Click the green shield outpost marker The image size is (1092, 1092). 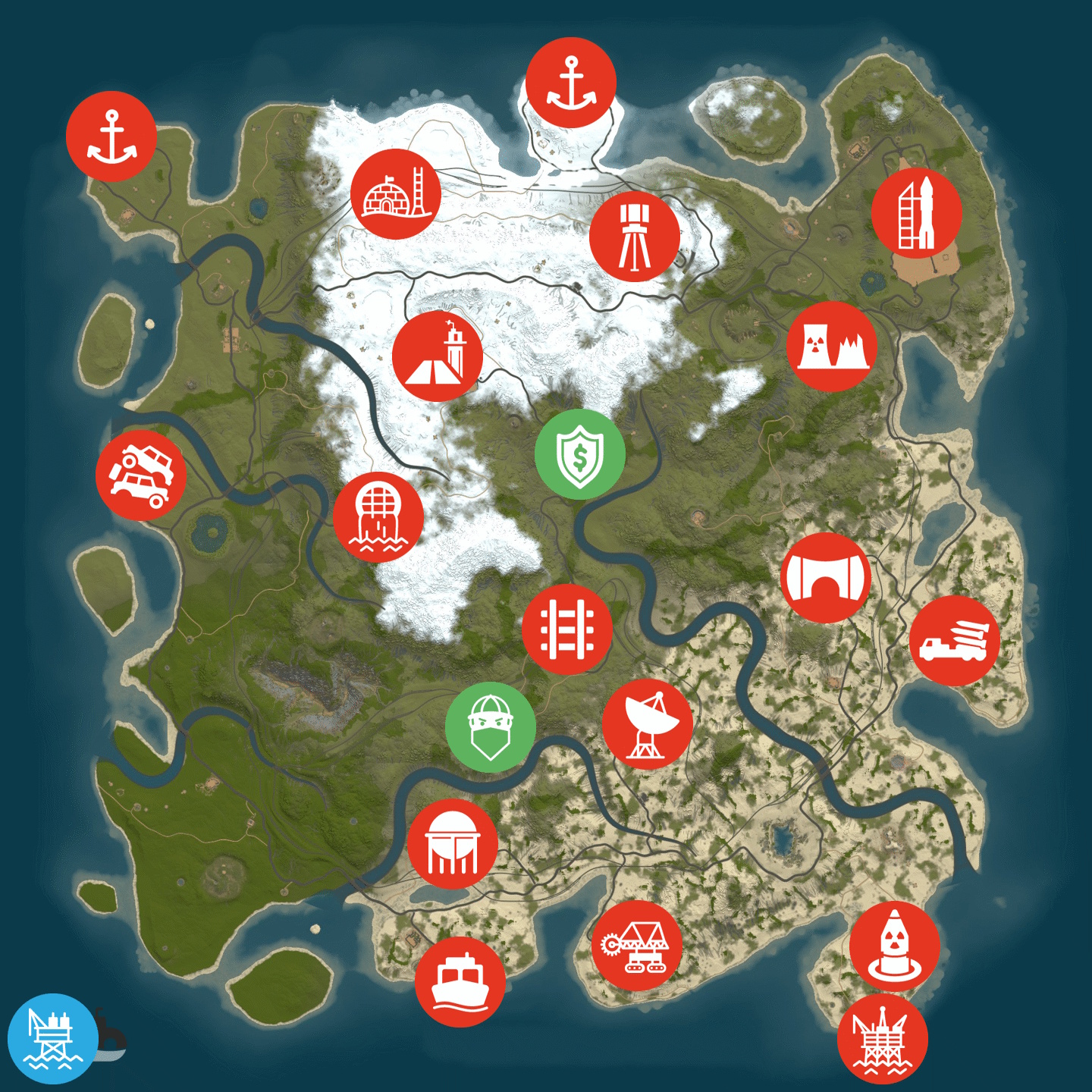[x=579, y=454]
